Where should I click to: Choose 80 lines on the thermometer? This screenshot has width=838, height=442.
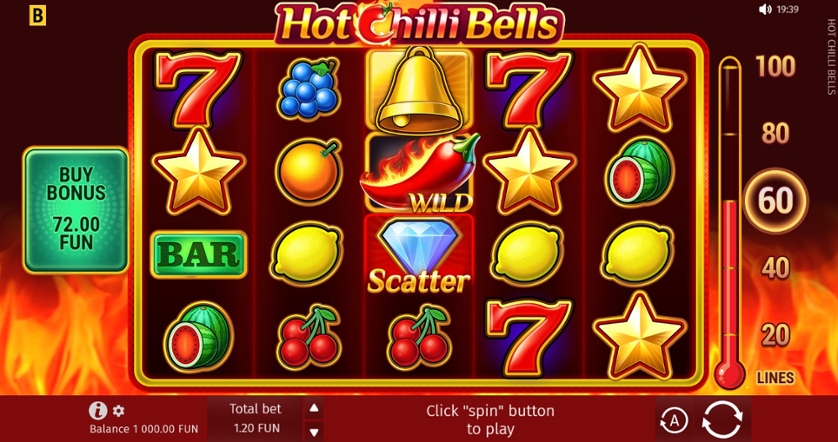(775, 133)
